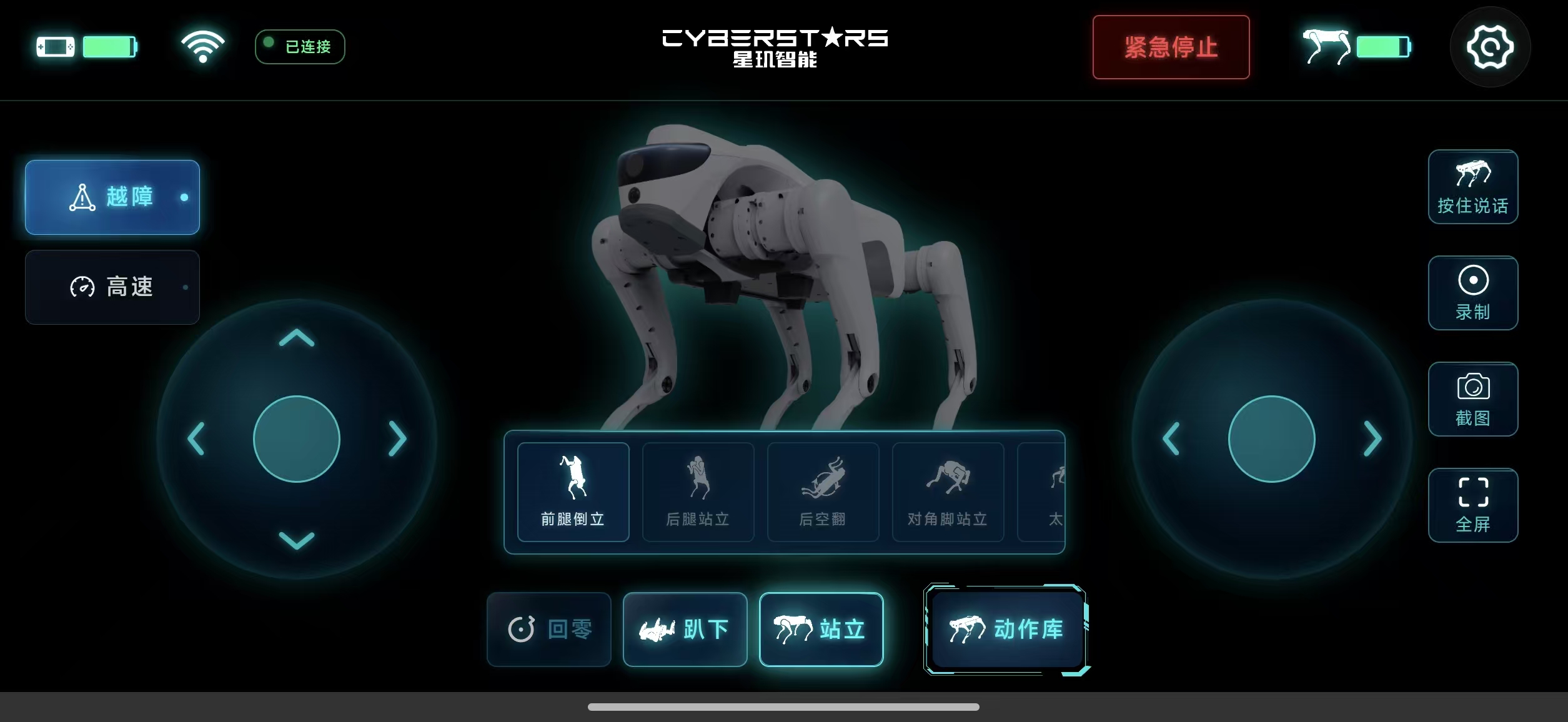
Task: Trigger the 后空翻 backflip action
Action: pyautogui.click(x=823, y=492)
